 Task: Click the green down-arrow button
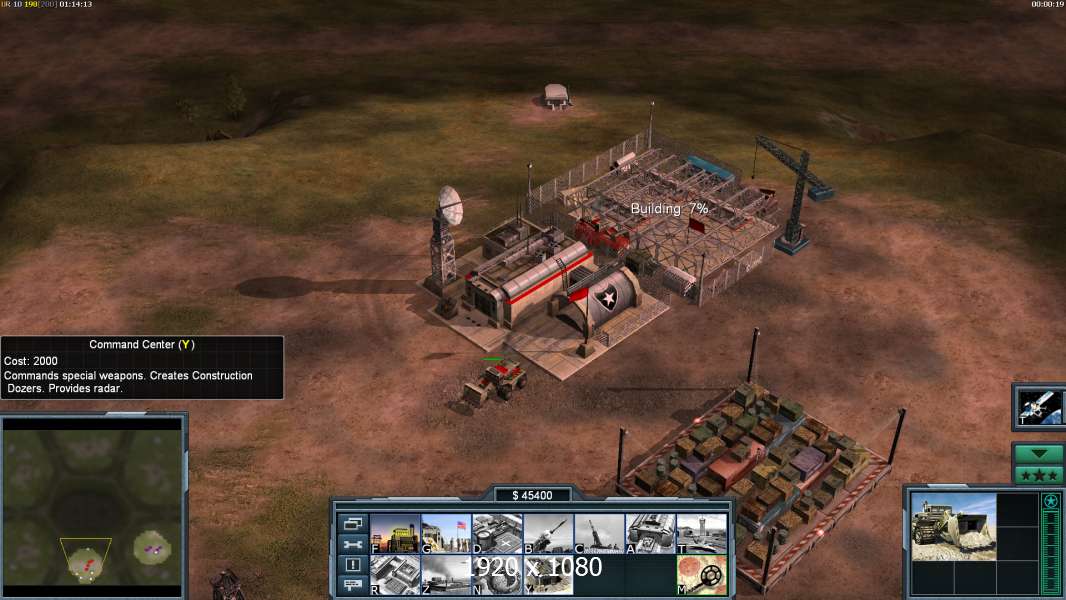[1038, 454]
